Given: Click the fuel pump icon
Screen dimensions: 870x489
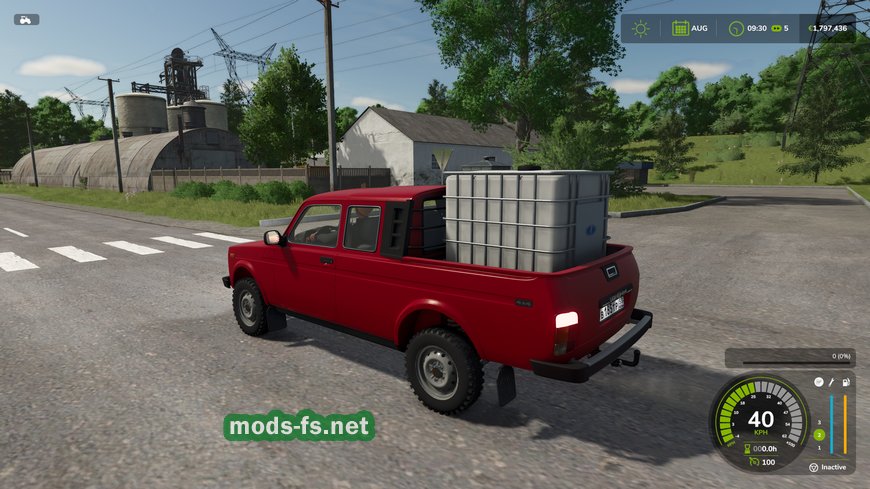Looking at the screenshot, I should (x=845, y=382).
